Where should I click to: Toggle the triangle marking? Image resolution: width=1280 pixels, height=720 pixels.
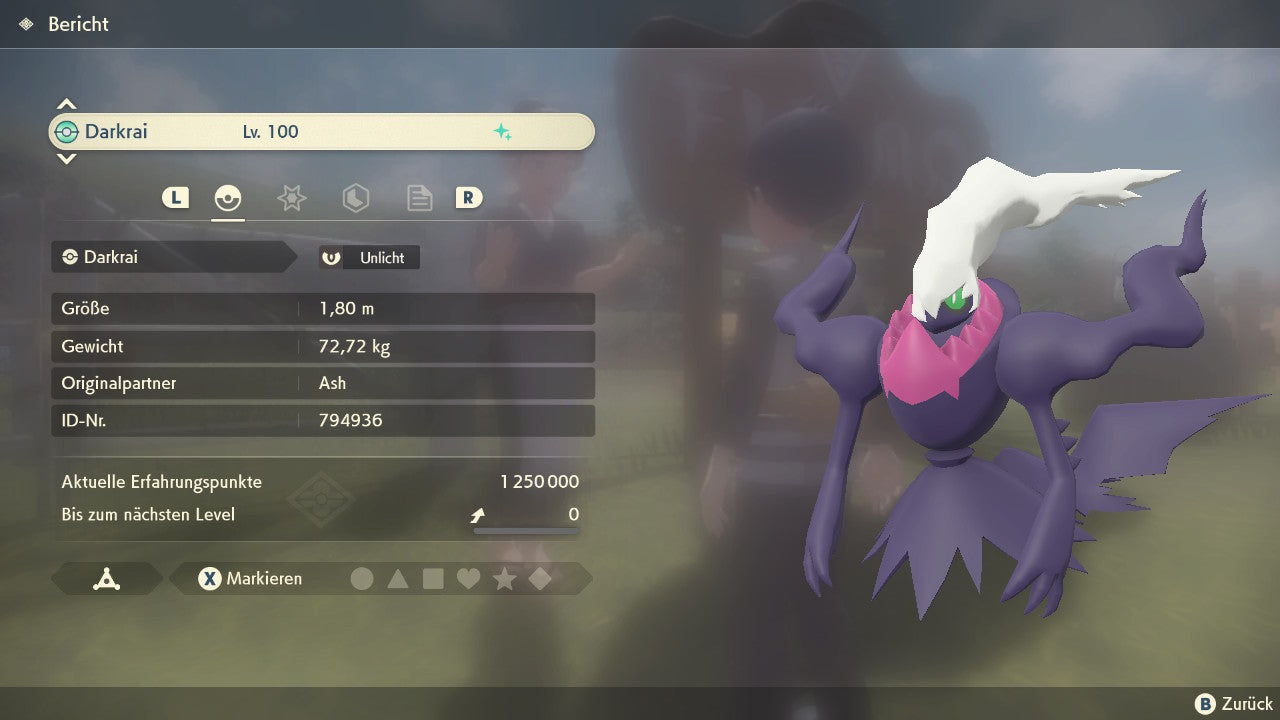pos(398,578)
